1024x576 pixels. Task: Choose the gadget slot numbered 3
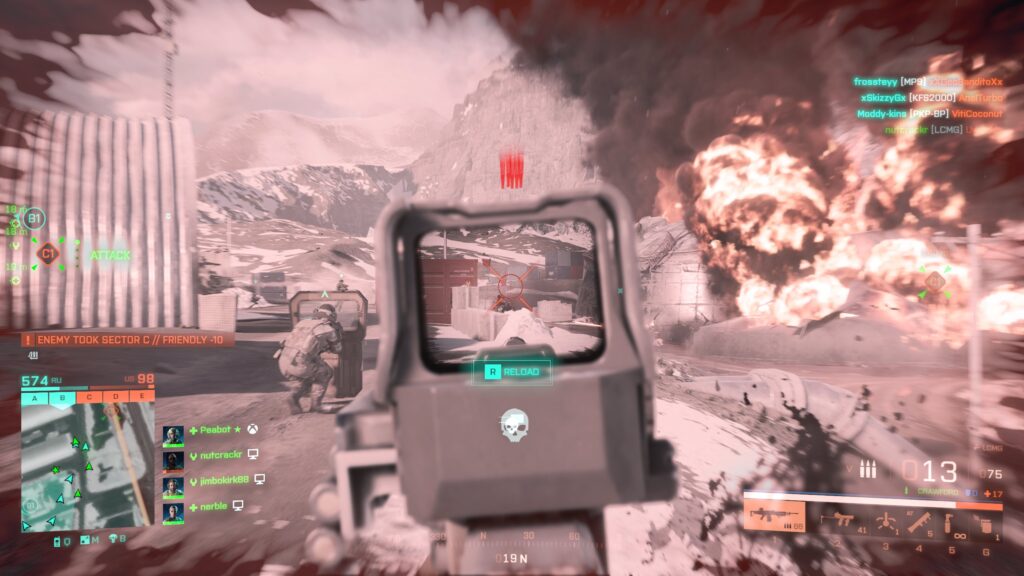tap(886, 522)
